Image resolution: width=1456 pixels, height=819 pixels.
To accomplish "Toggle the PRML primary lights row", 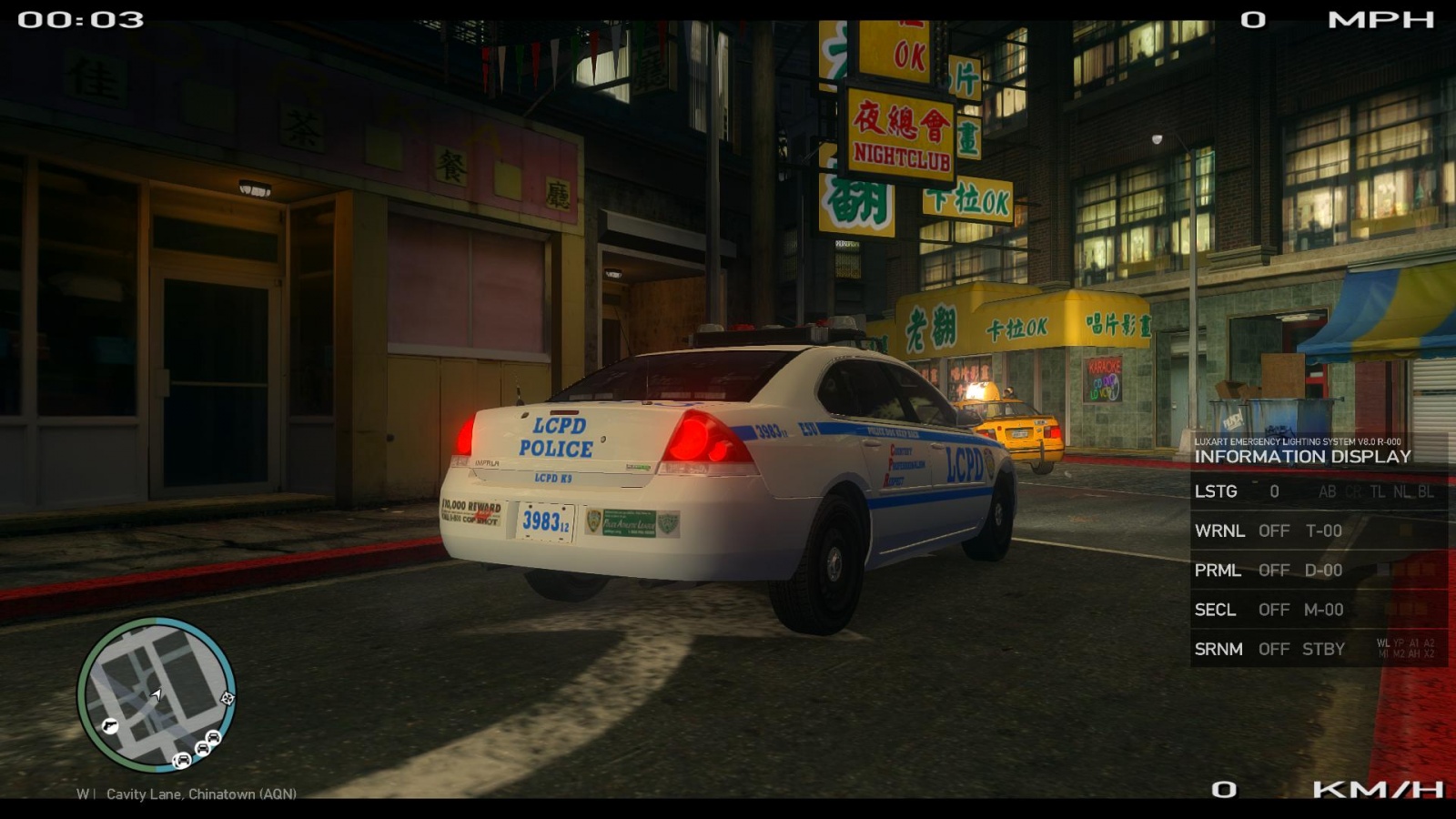I will (1318, 571).
